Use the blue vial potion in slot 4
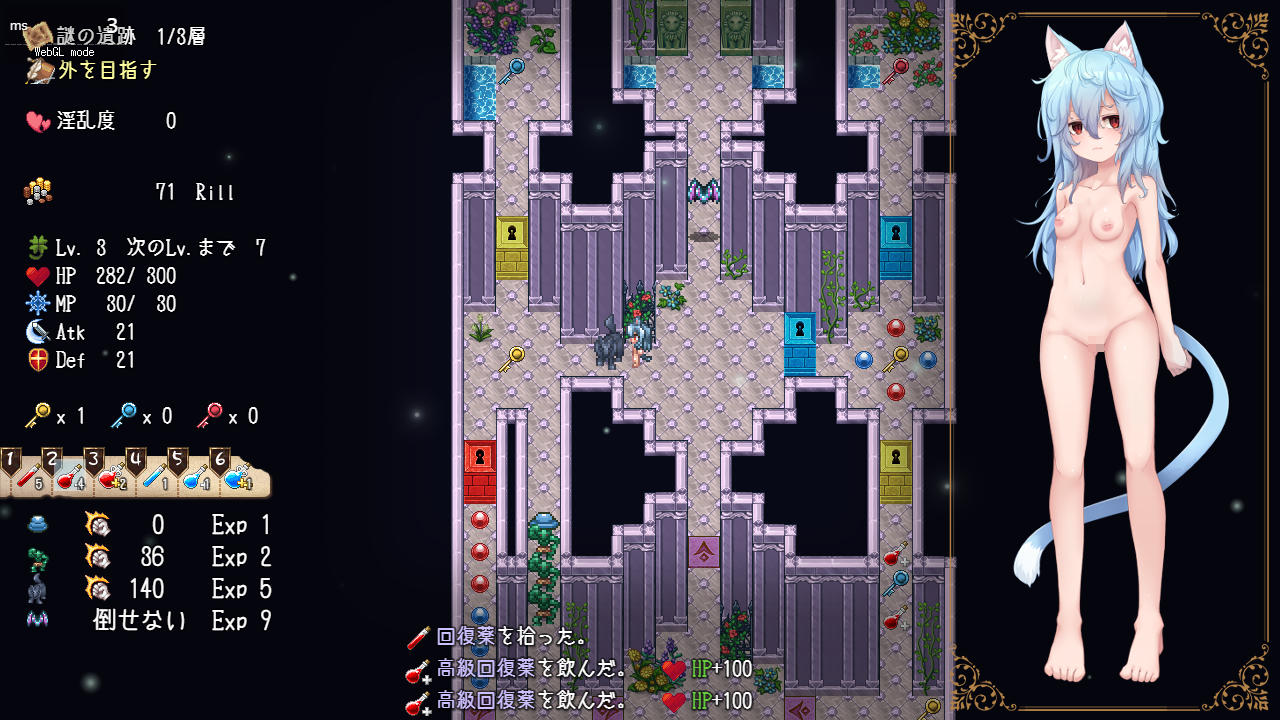The height and width of the screenshot is (720, 1280). [153, 478]
